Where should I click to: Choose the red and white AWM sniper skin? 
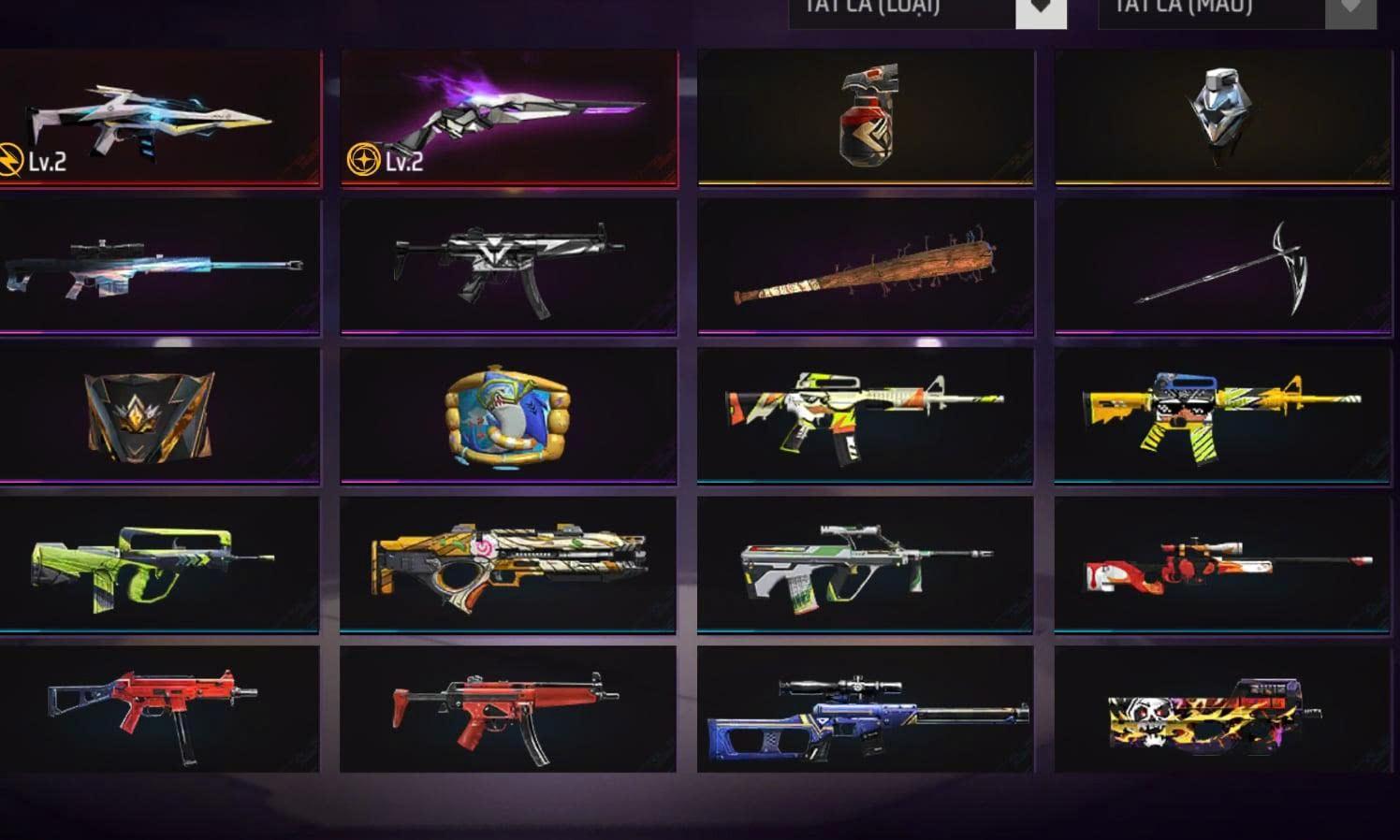click(x=1222, y=564)
